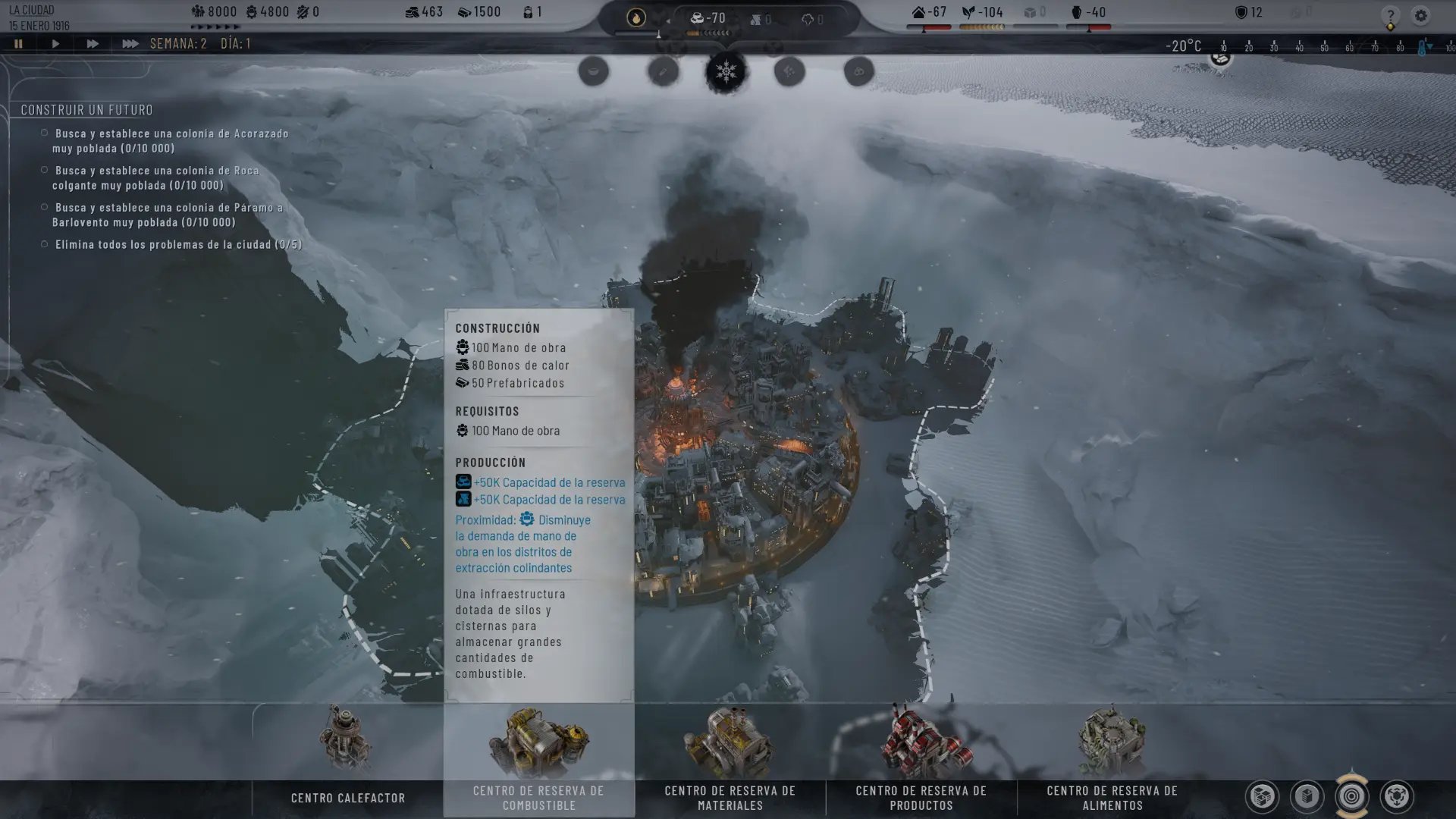The width and height of the screenshot is (1456, 819).
Task: Select the hexagon with arrows build tool
Action: point(1396,796)
